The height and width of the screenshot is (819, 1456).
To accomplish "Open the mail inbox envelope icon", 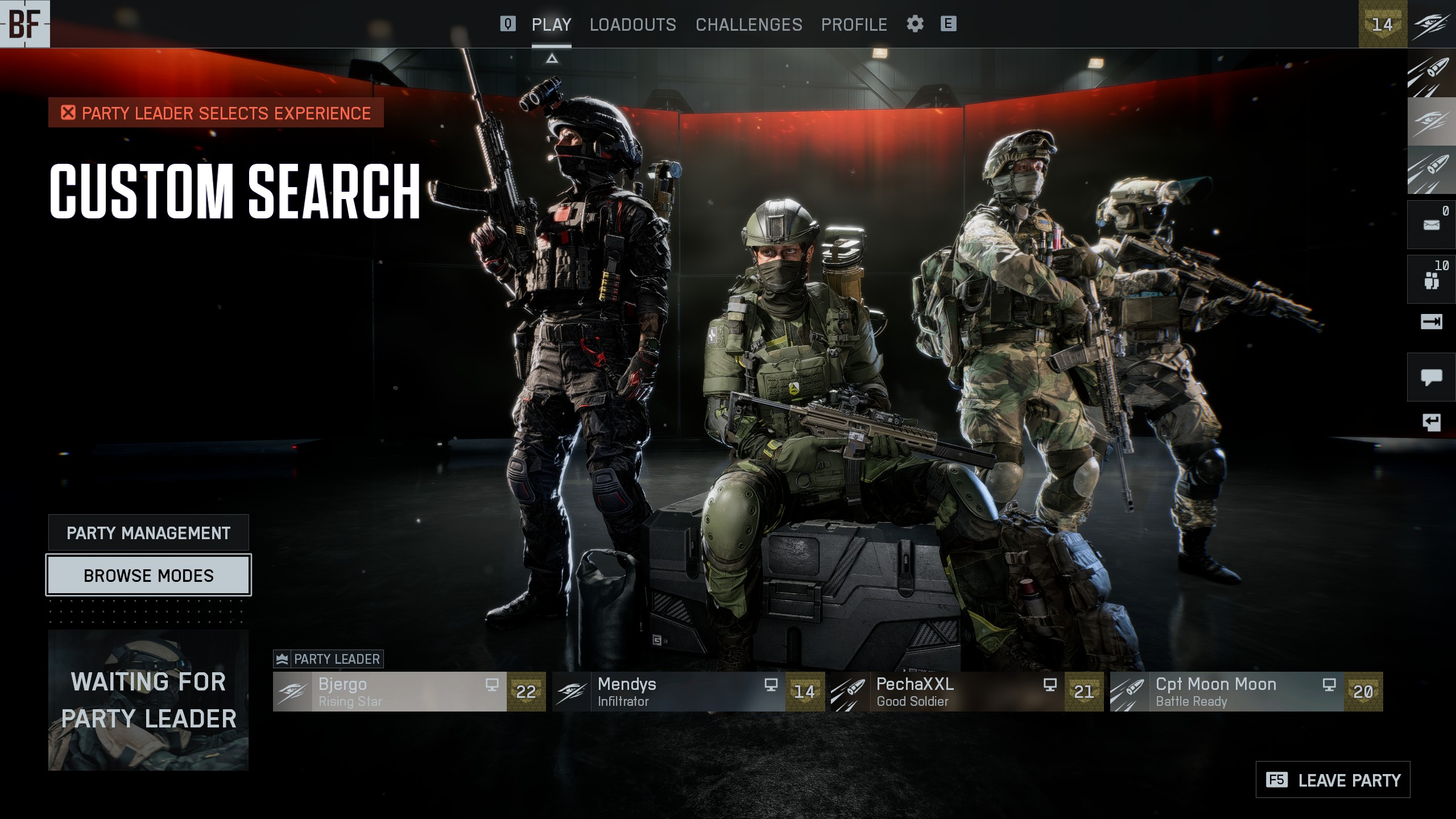I will (1431, 225).
